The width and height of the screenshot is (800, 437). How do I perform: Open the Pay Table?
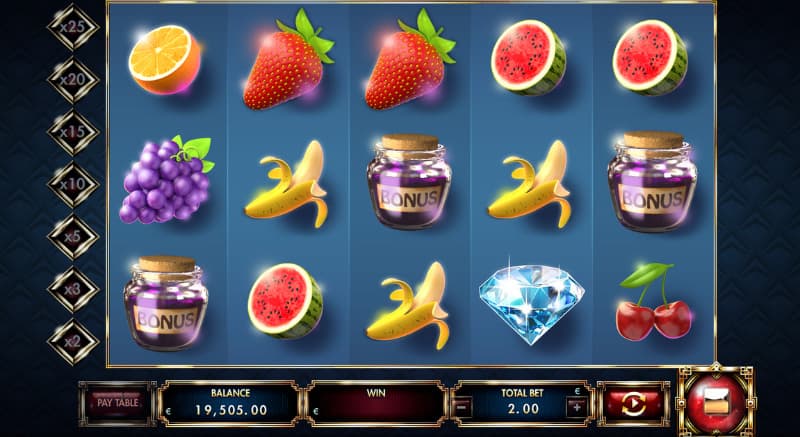(117, 403)
